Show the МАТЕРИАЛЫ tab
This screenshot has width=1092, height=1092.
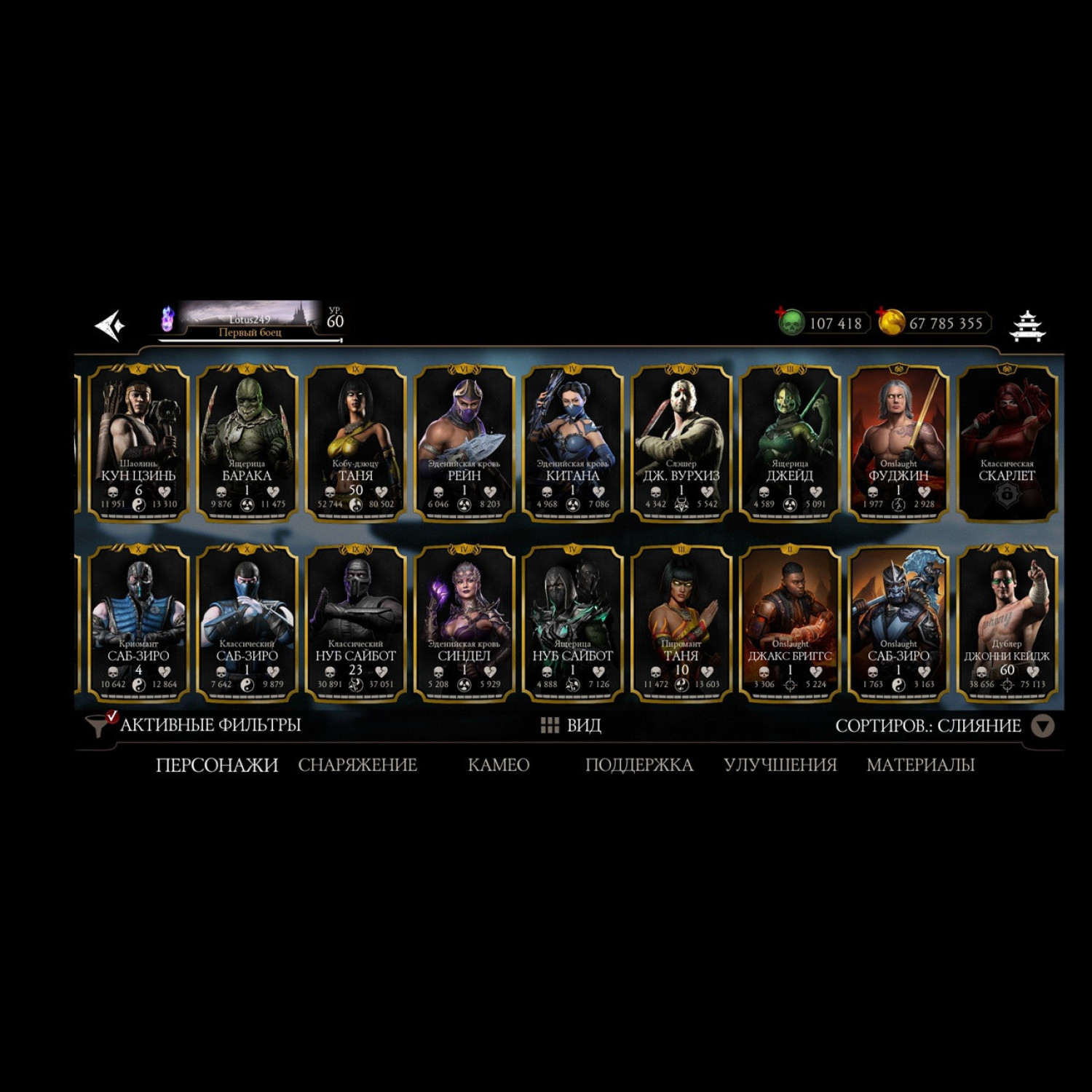pos(920,765)
